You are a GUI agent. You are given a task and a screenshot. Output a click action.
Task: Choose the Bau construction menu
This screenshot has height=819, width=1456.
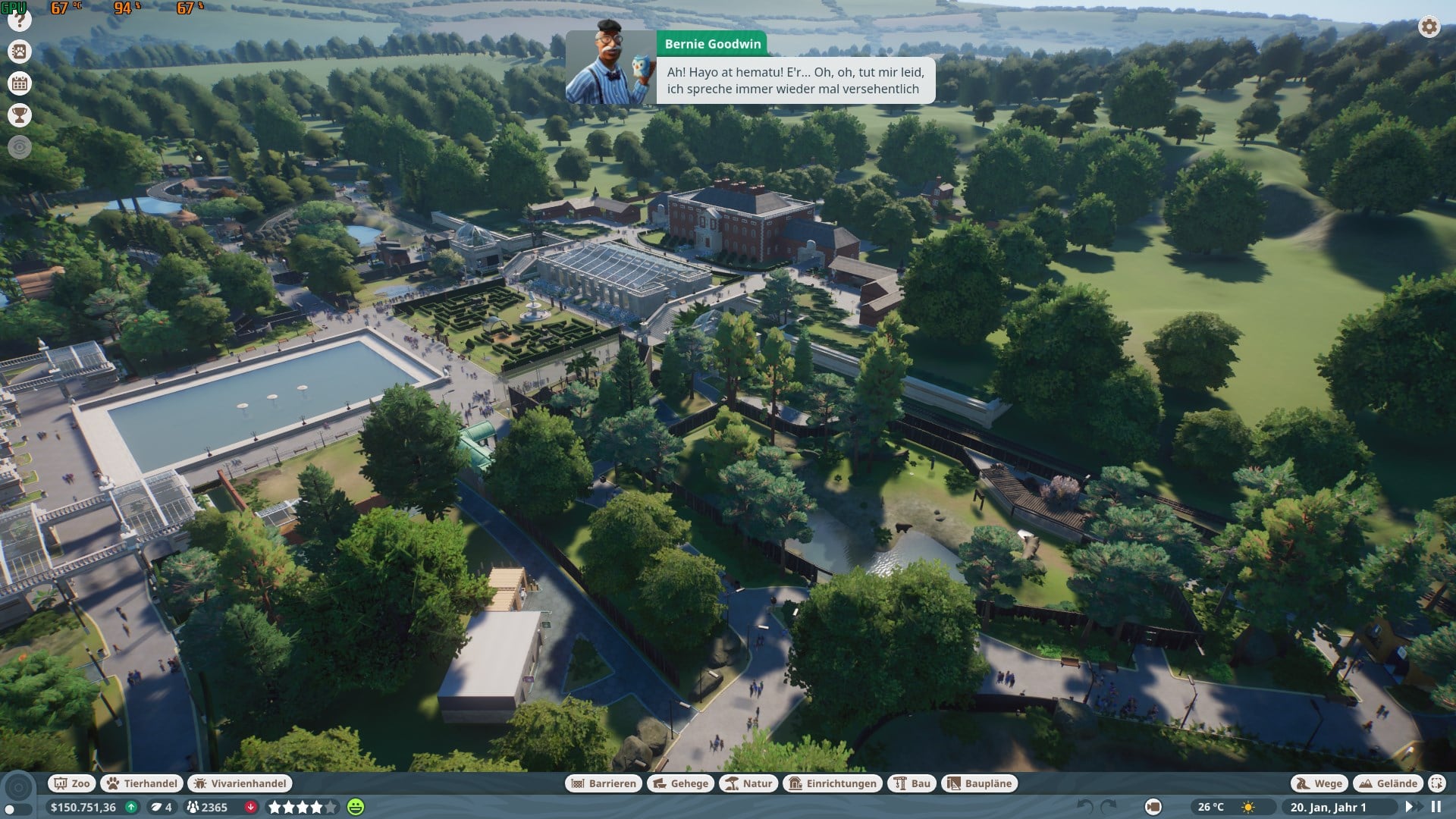coord(912,783)
